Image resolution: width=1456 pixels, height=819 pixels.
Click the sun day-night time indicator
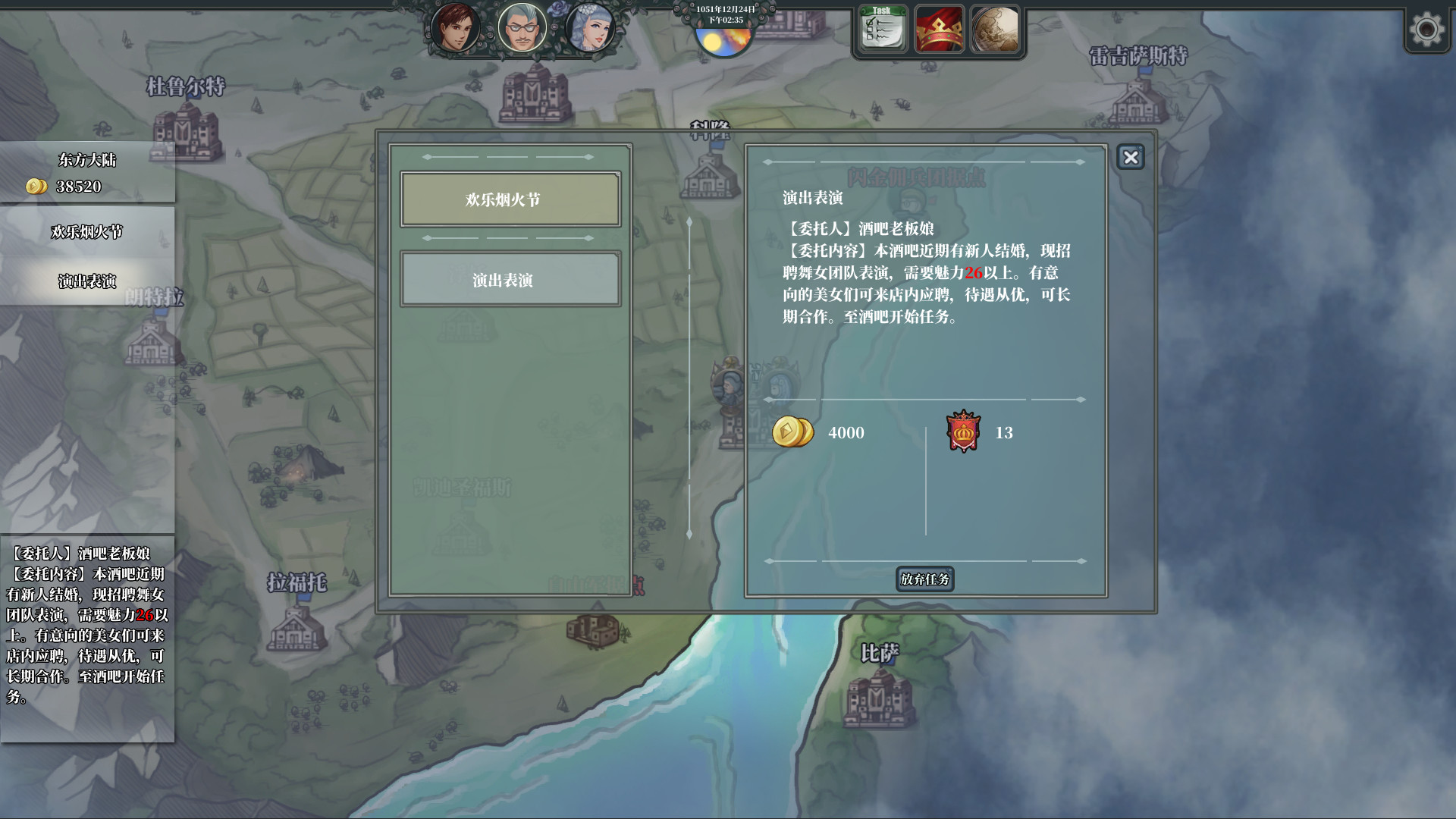tap(726, 42)
